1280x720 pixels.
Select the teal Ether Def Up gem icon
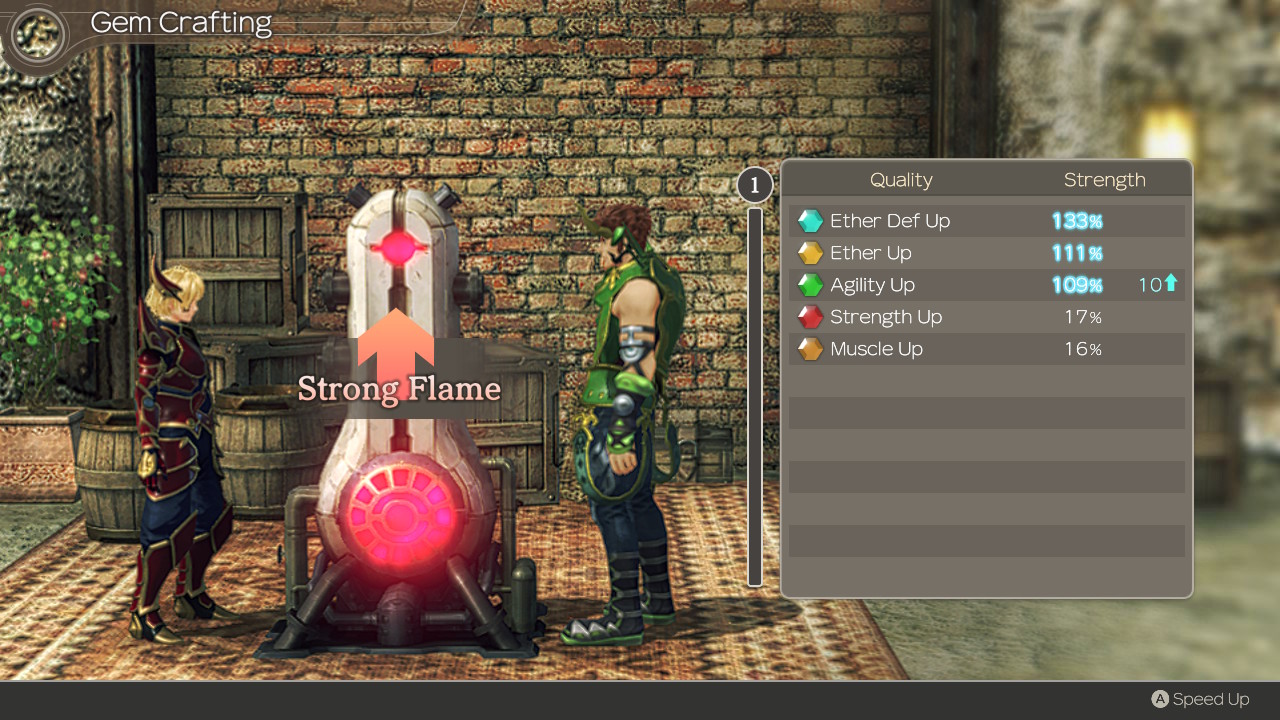810,220
